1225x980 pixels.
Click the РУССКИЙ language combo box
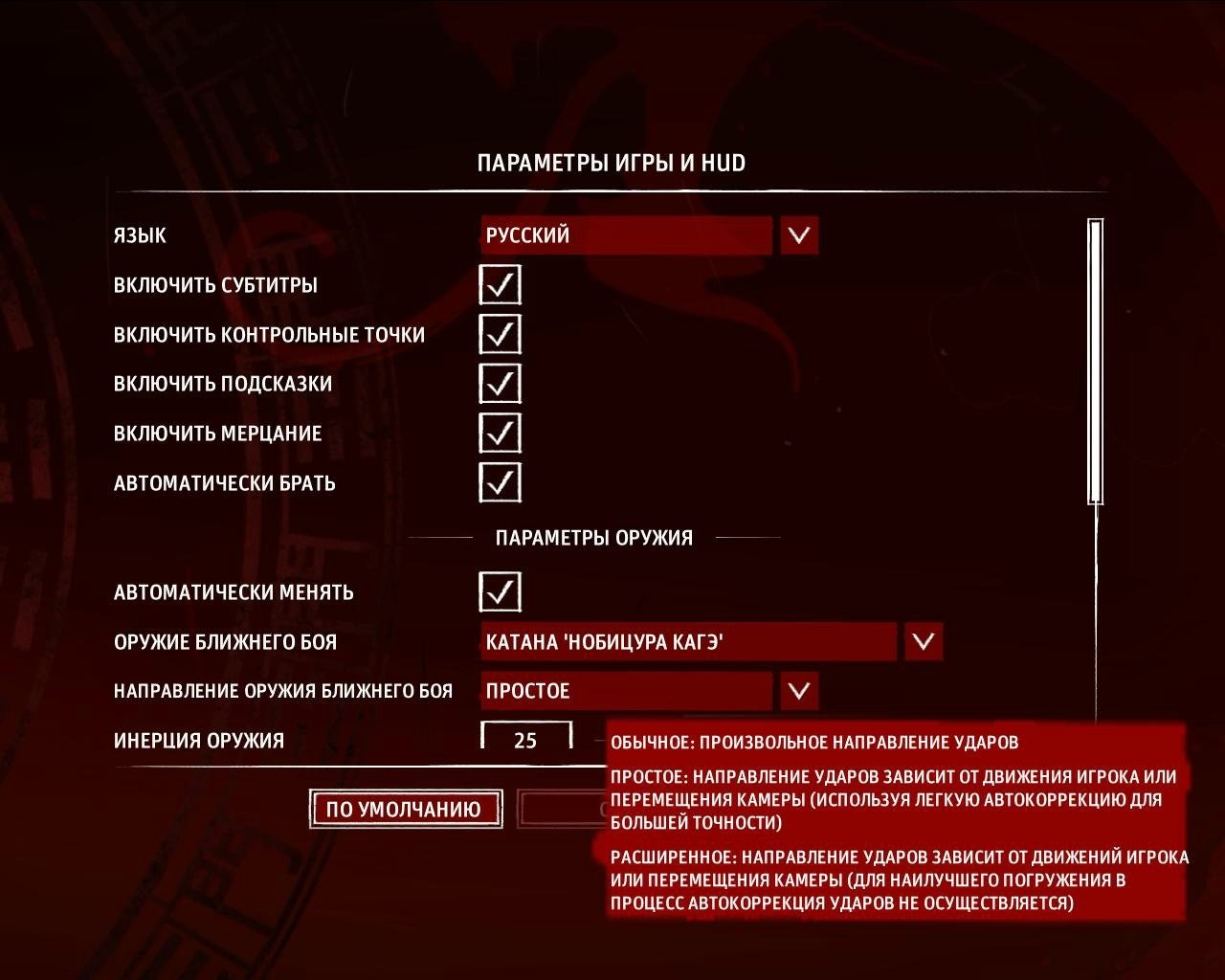627,235
